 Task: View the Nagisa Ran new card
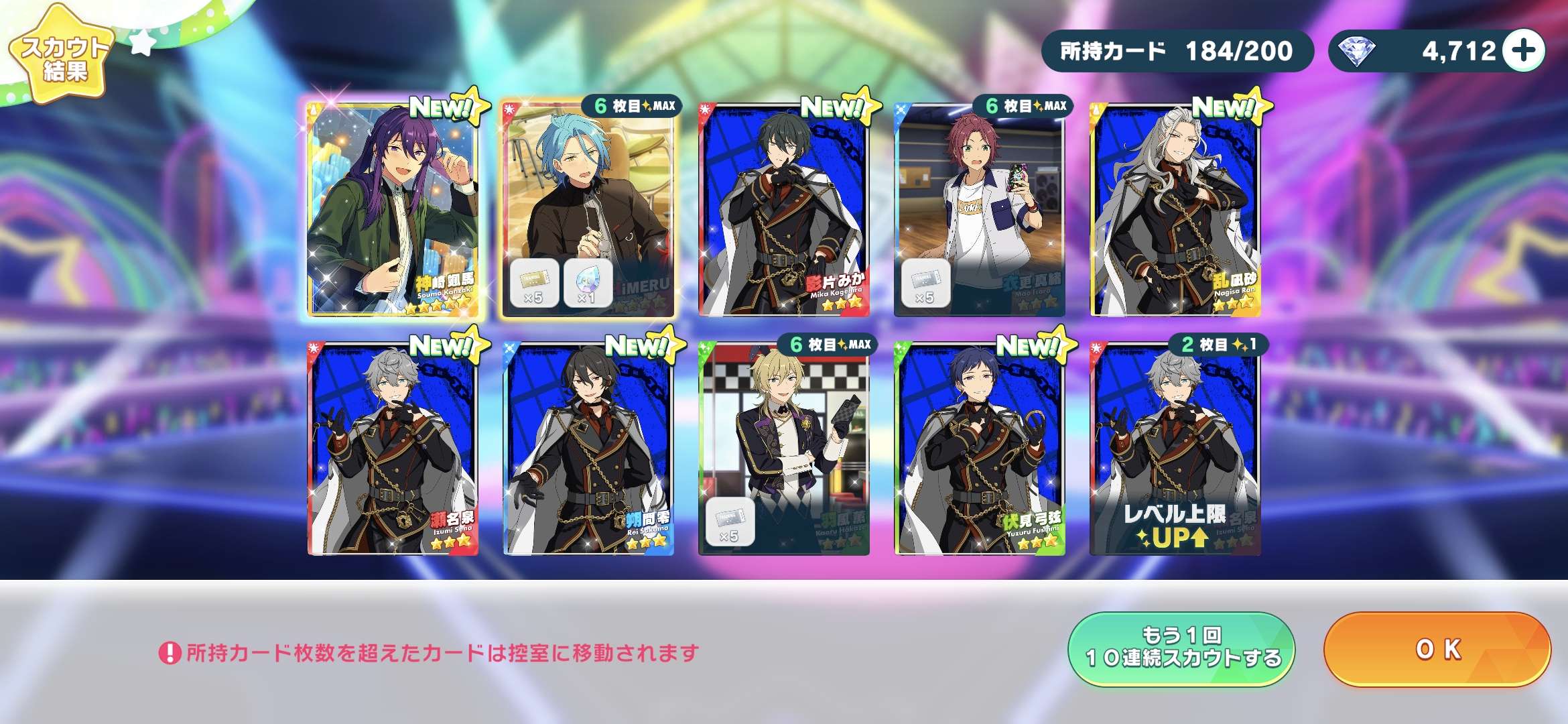point(1175,208)
